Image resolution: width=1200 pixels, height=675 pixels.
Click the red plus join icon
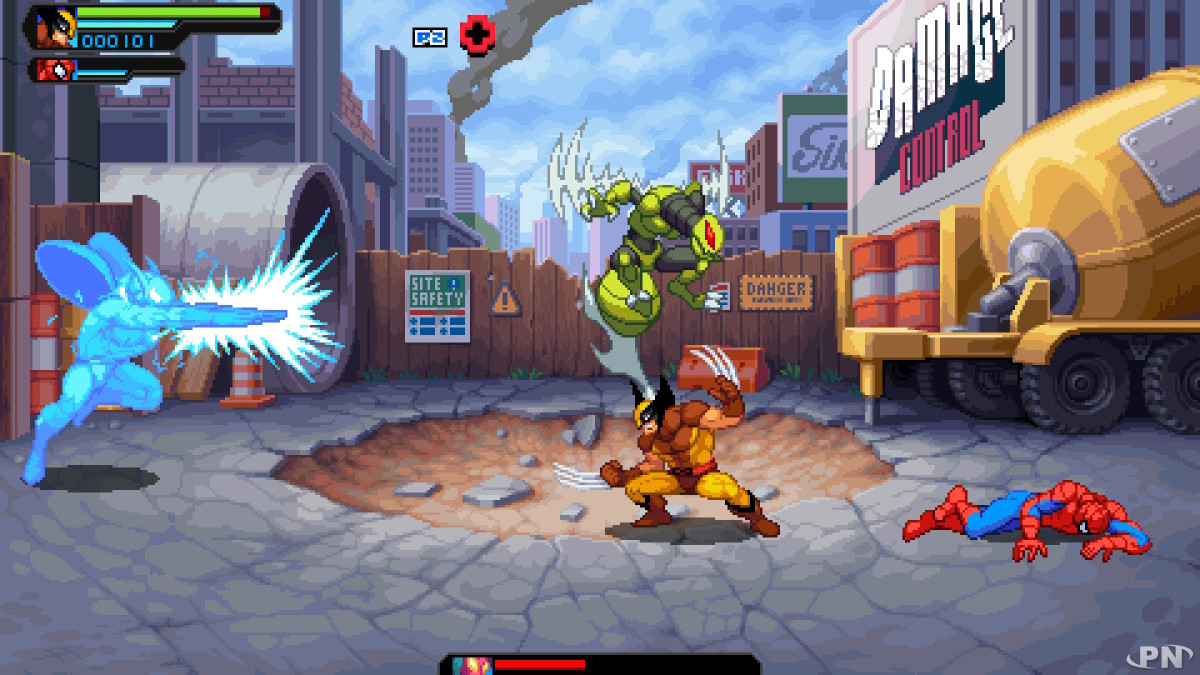477,35
